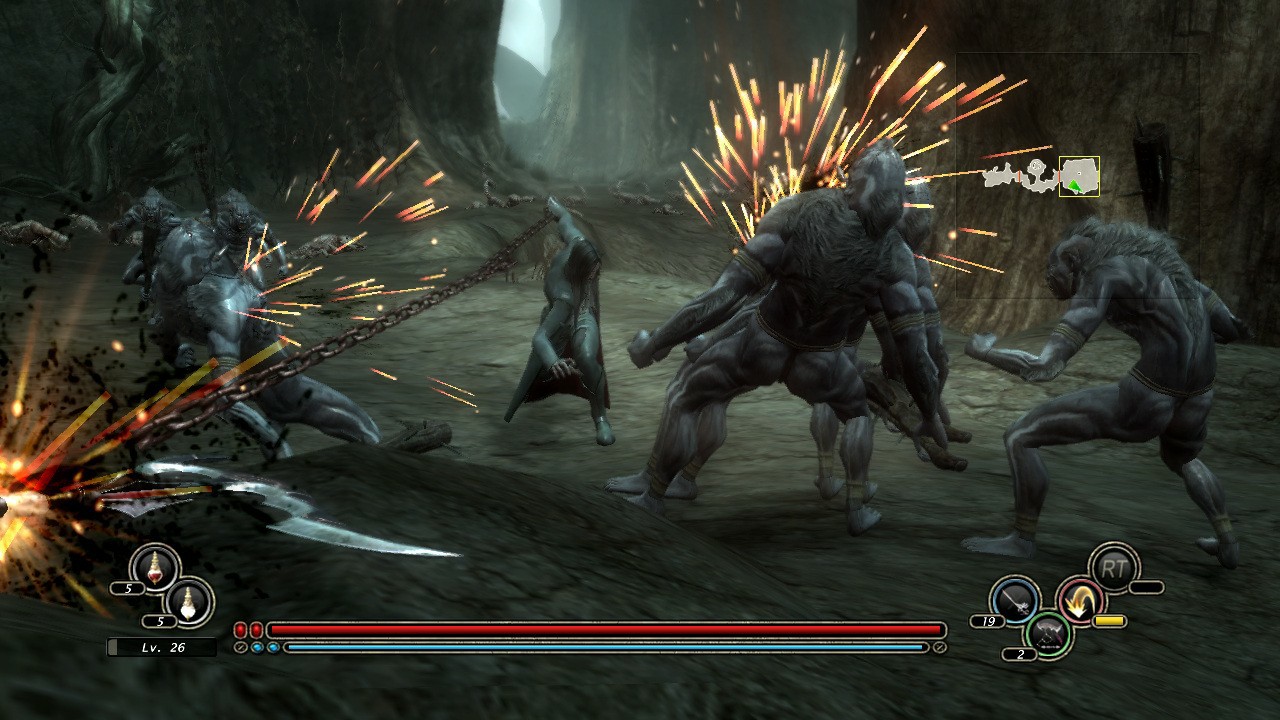Viewport: 1280px width, 720px height.
Task: Open the minimap of the cave
Action: tap(1040, 176)
